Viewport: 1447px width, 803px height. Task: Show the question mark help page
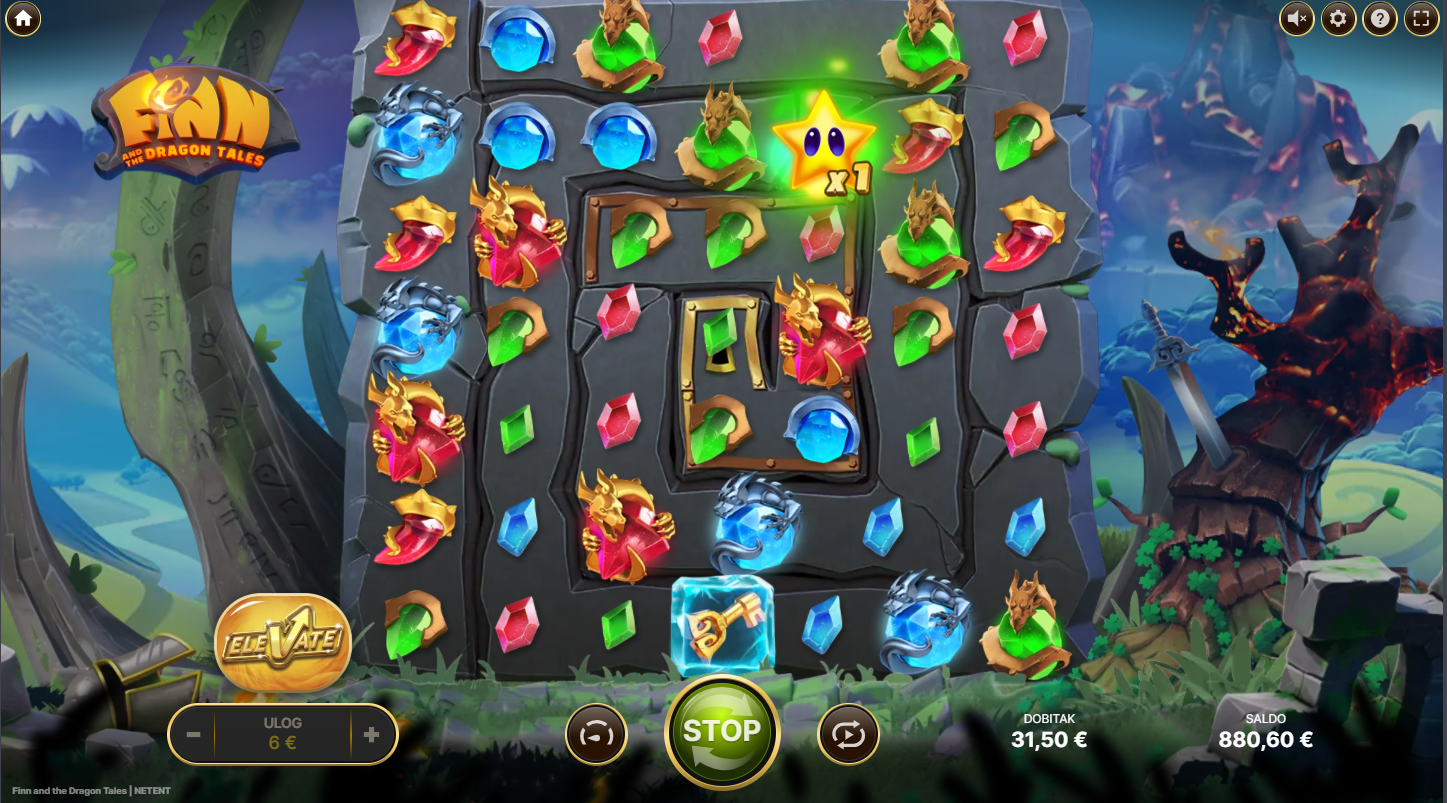[x=1379, y=18]
